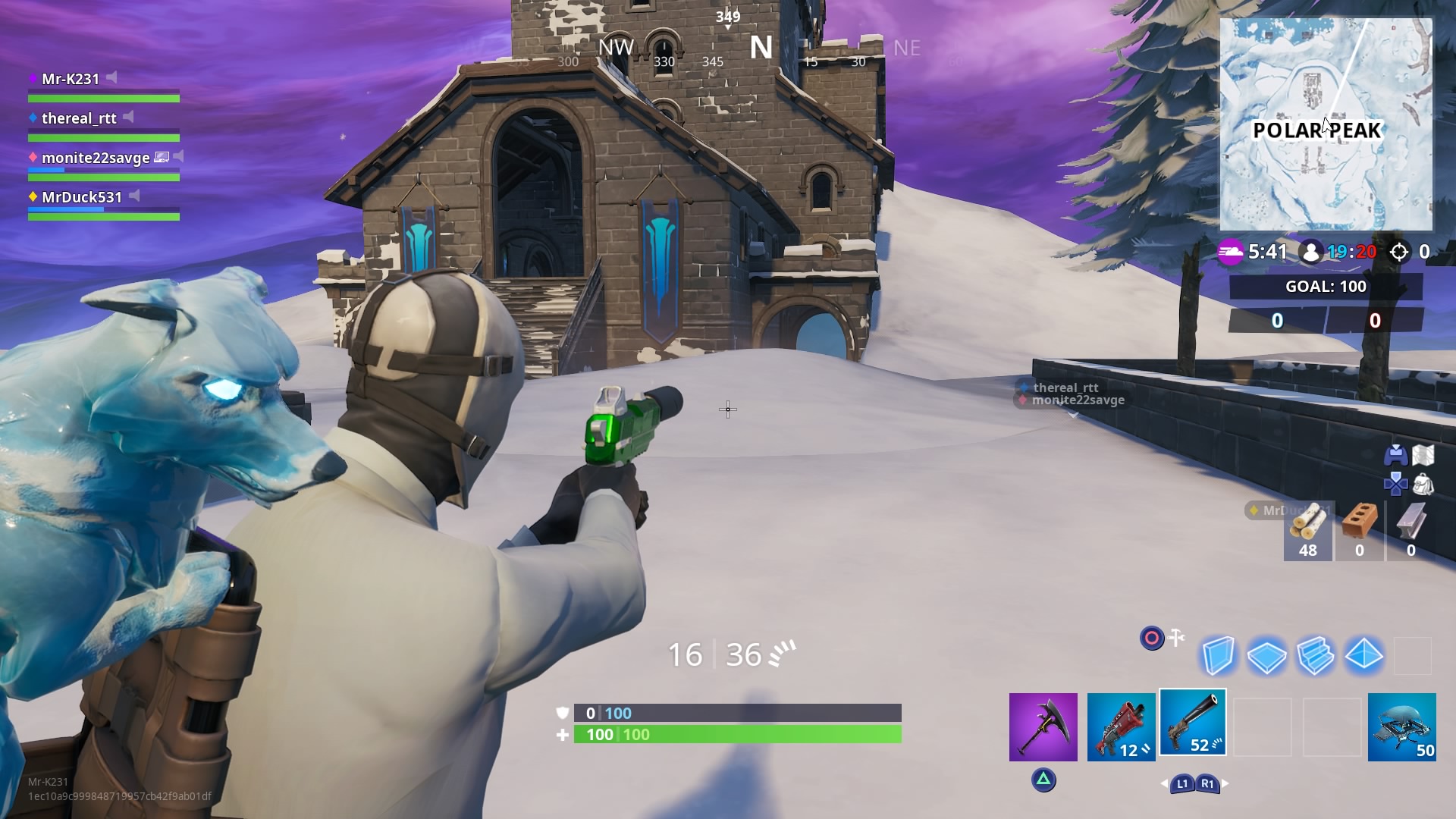The height and width of the screenshot is (819, 1456).
Task: Select the stairs build piece icon
Action: pos(1317,654)
